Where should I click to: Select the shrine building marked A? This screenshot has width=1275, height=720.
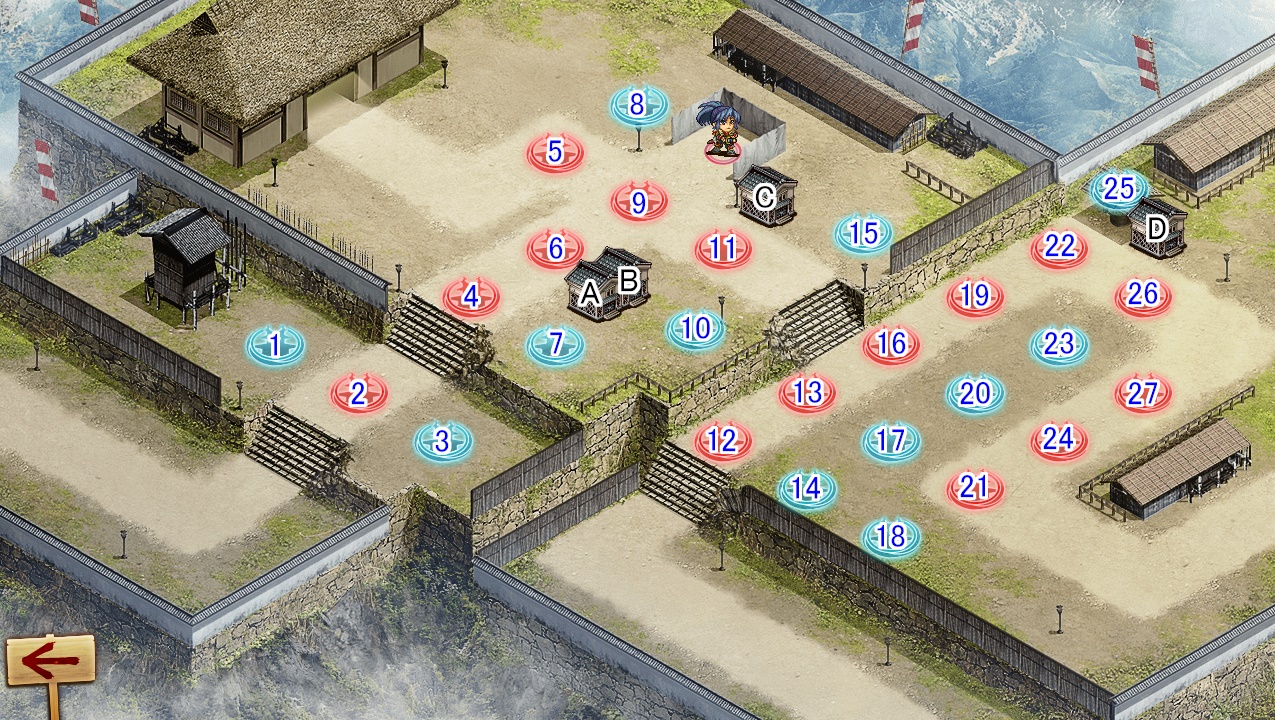[x=589, y=293]
